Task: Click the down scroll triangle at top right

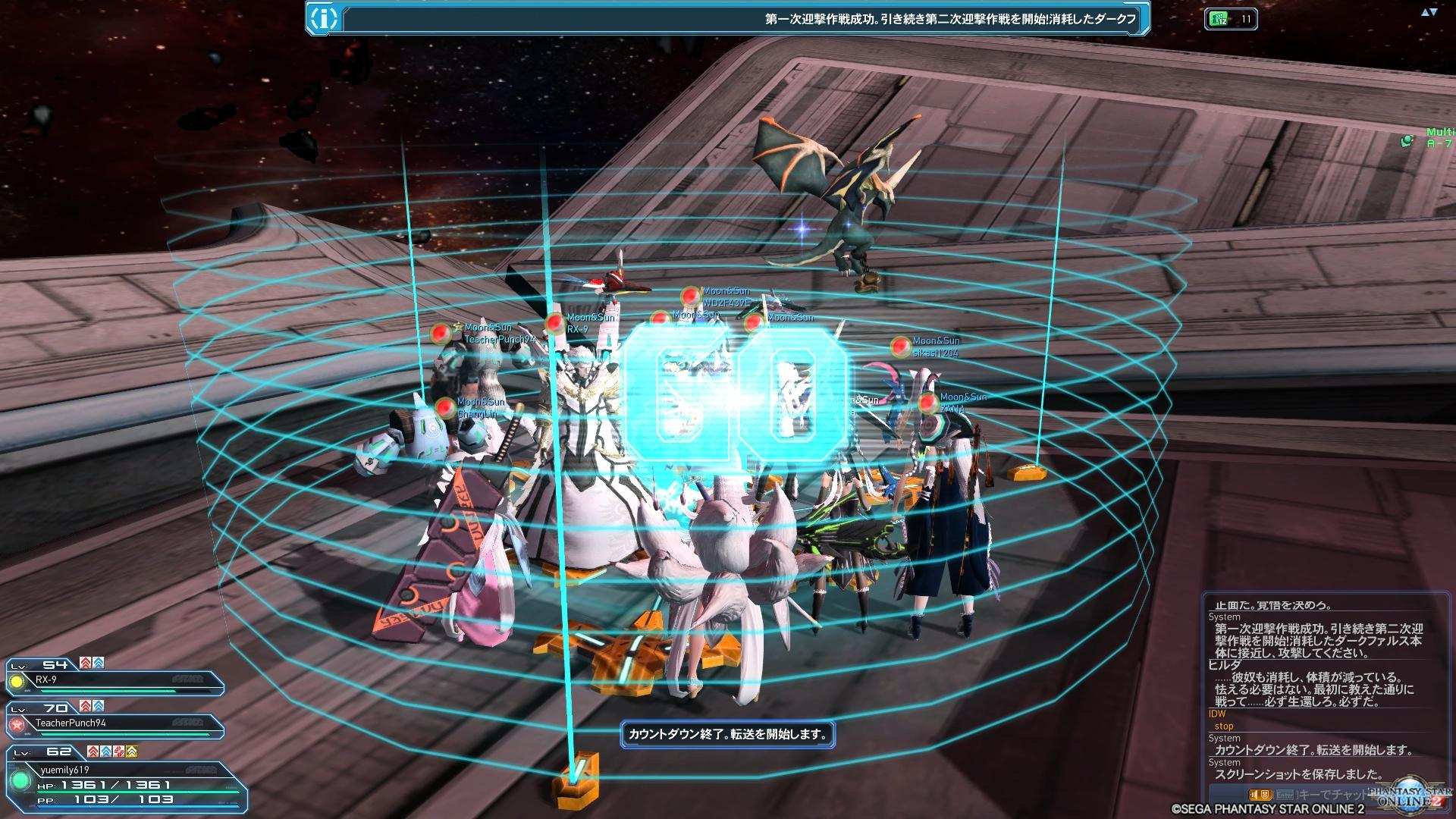Action: [1434, 12]
